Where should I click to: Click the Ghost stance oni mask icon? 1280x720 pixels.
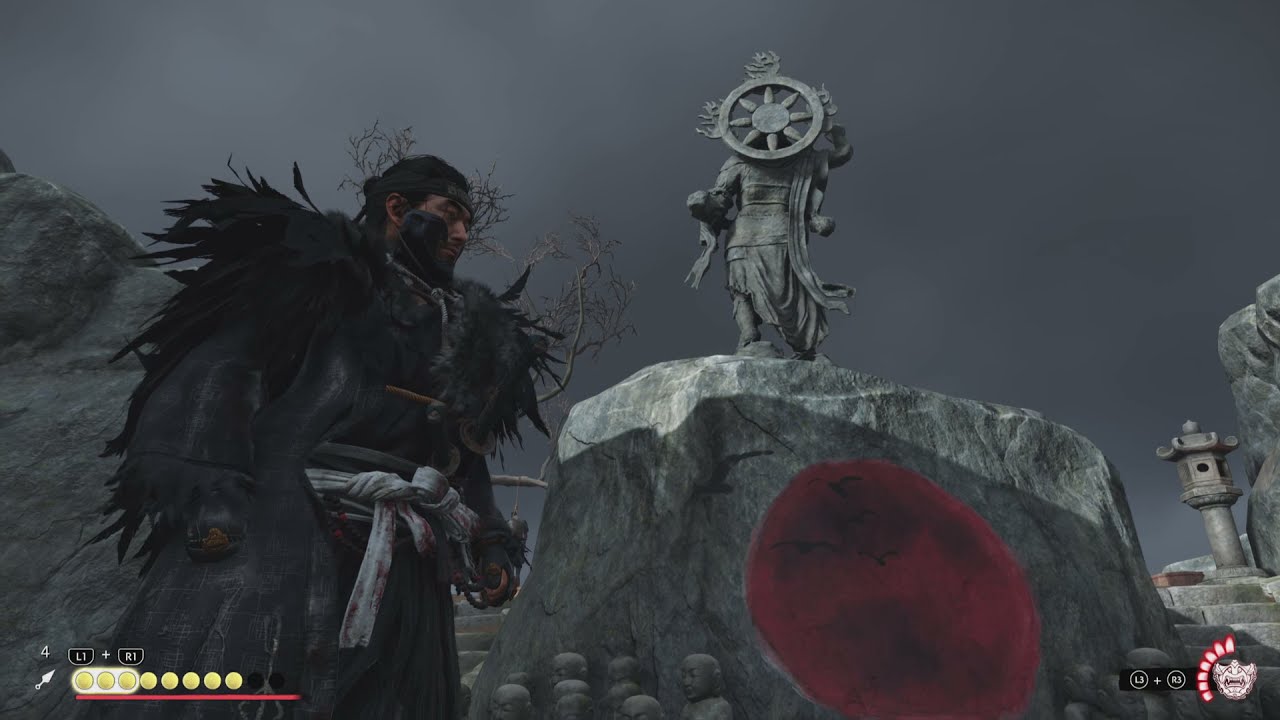1234,677
